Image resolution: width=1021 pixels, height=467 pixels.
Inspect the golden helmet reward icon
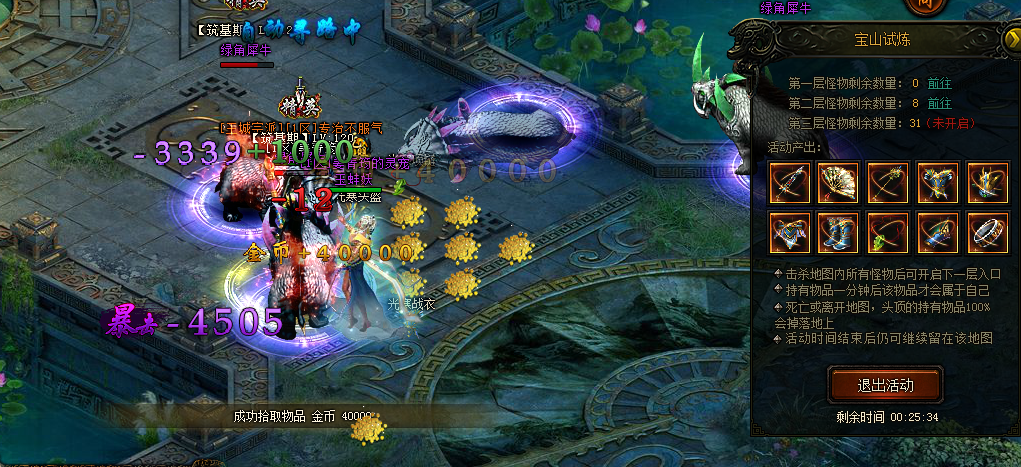tap(987, 182)
